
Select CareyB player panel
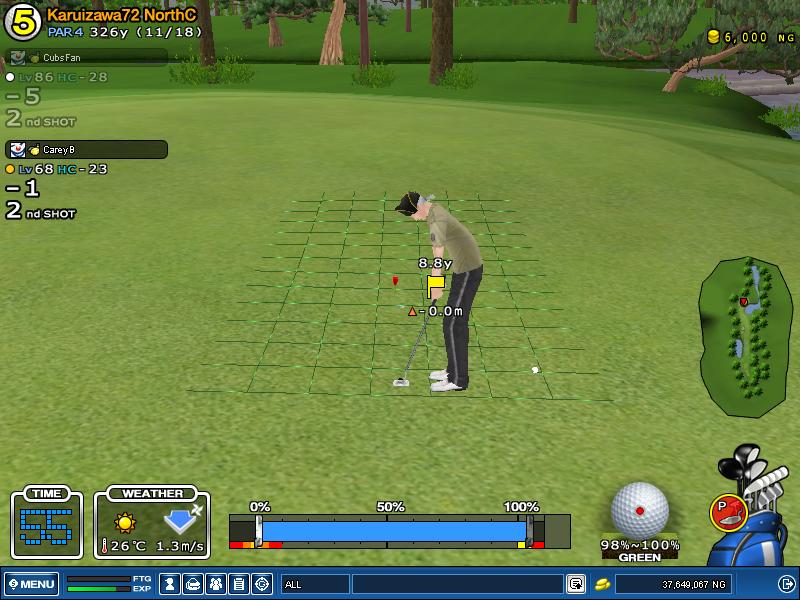86,150
